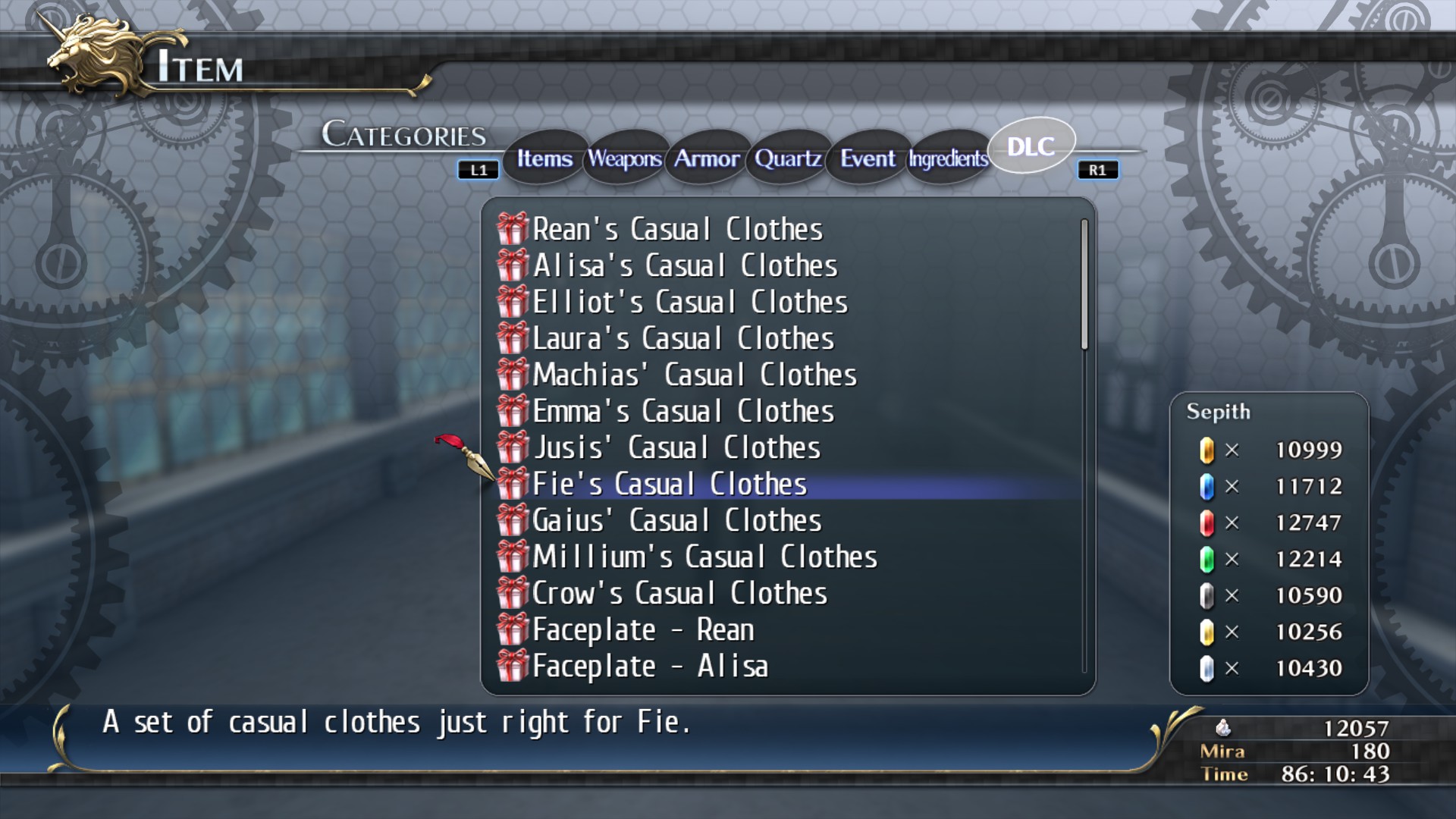Click the red sepith icon showing 12747

click(1206, 522)
